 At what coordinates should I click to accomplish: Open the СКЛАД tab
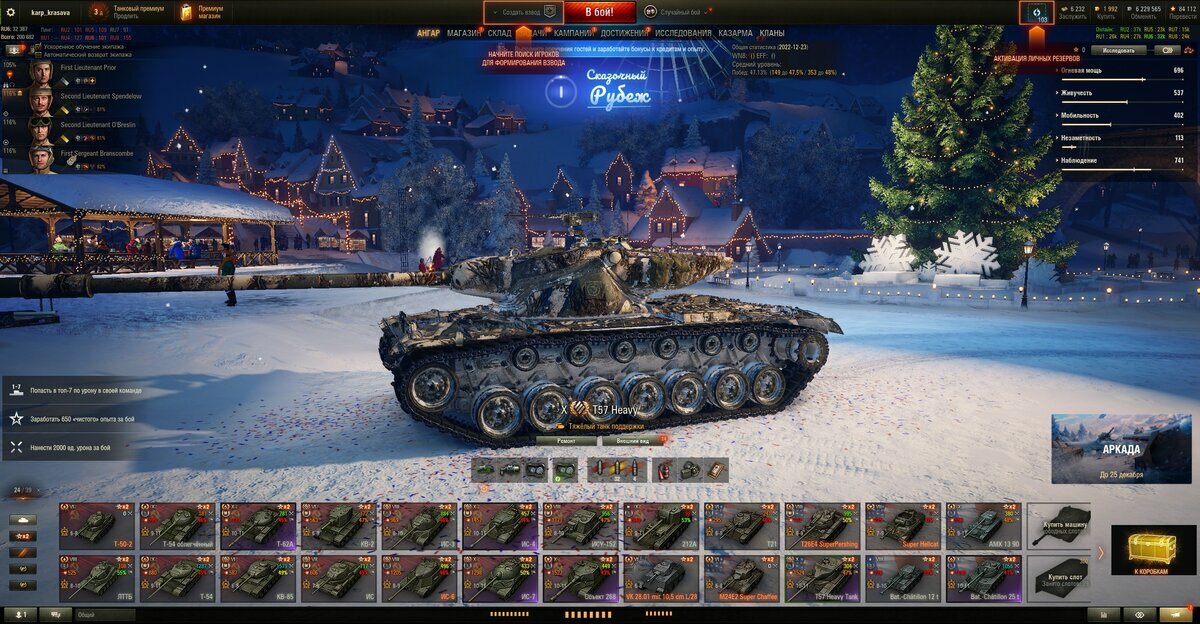click(x=500, y=33)
